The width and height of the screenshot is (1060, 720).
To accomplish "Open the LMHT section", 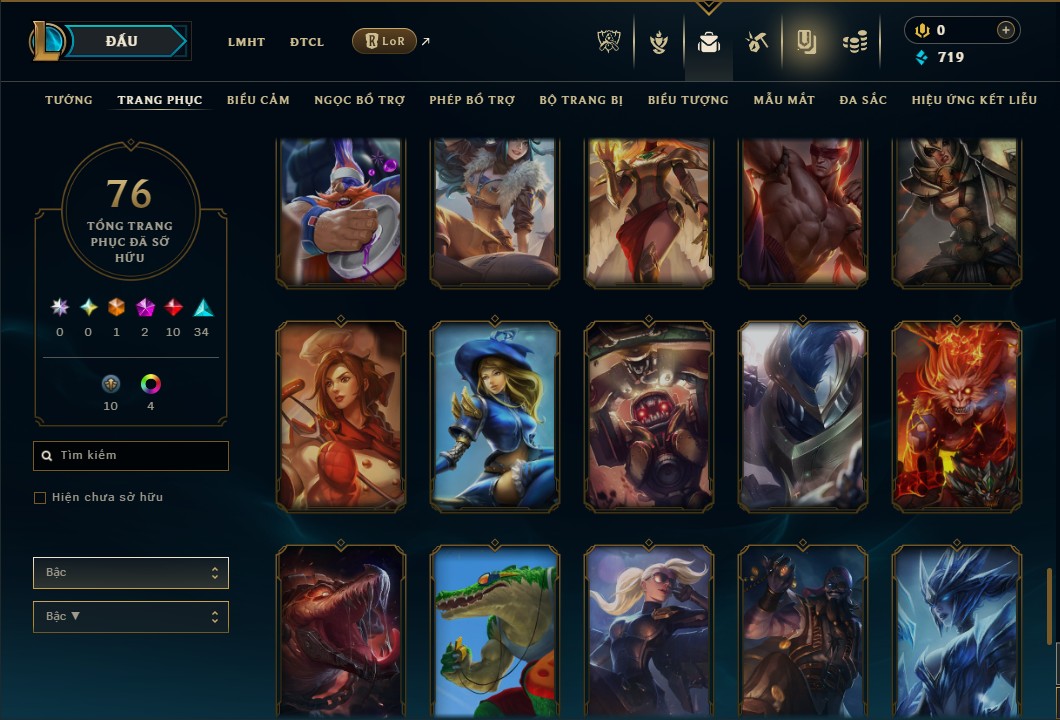I will pos(246,42).
